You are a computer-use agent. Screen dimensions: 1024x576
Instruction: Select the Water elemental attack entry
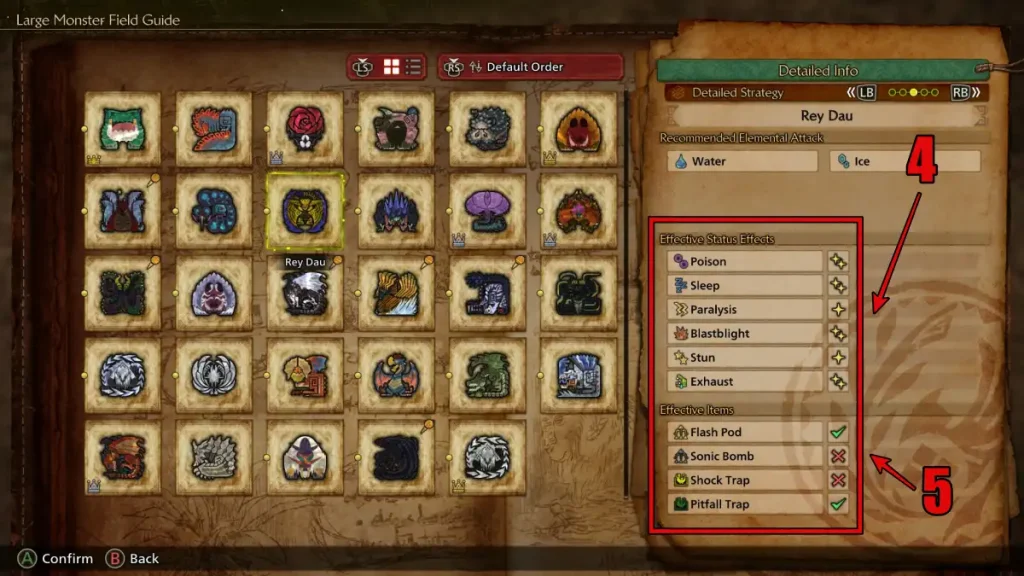point(743,161)
